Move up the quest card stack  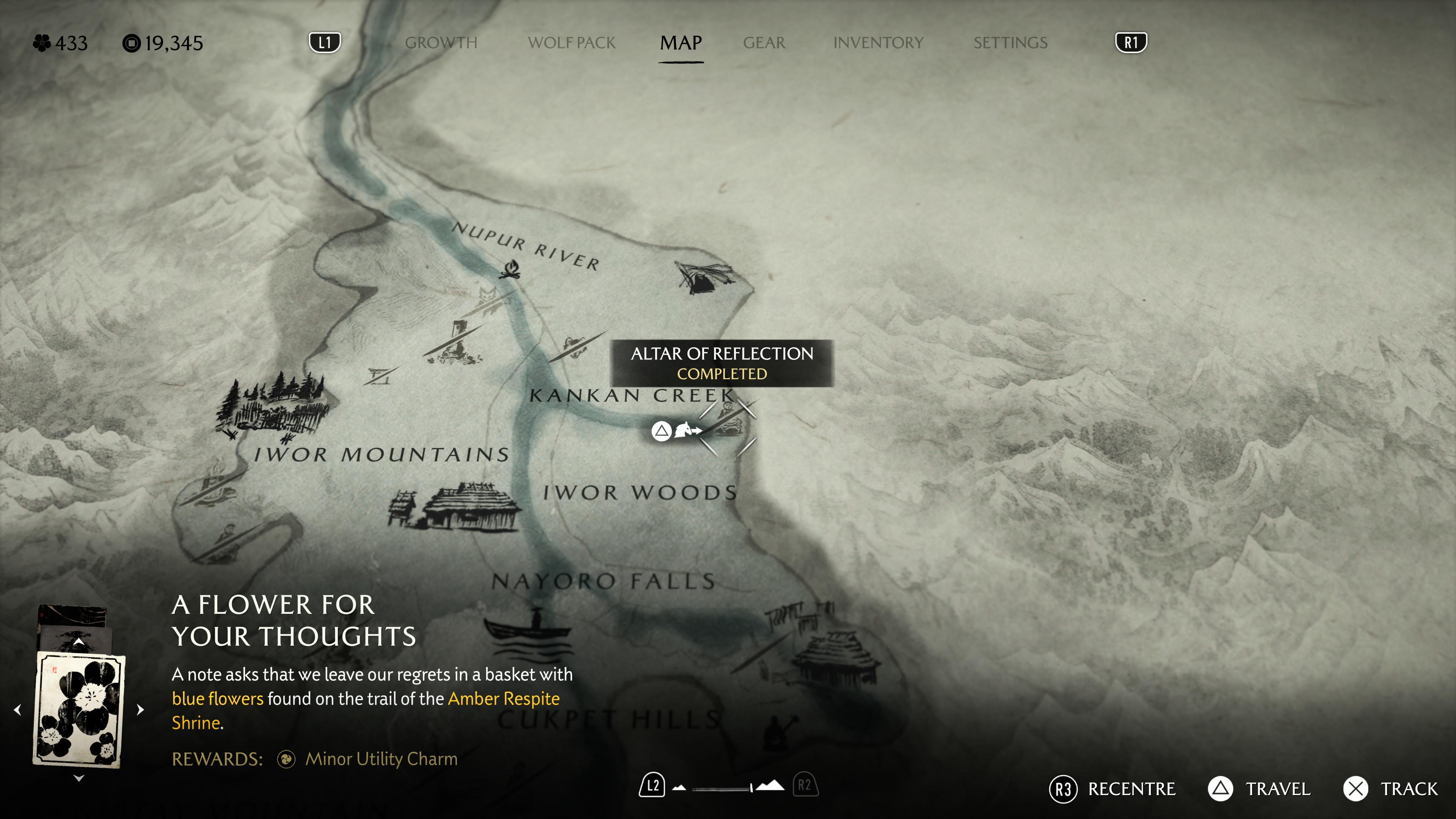78,642
